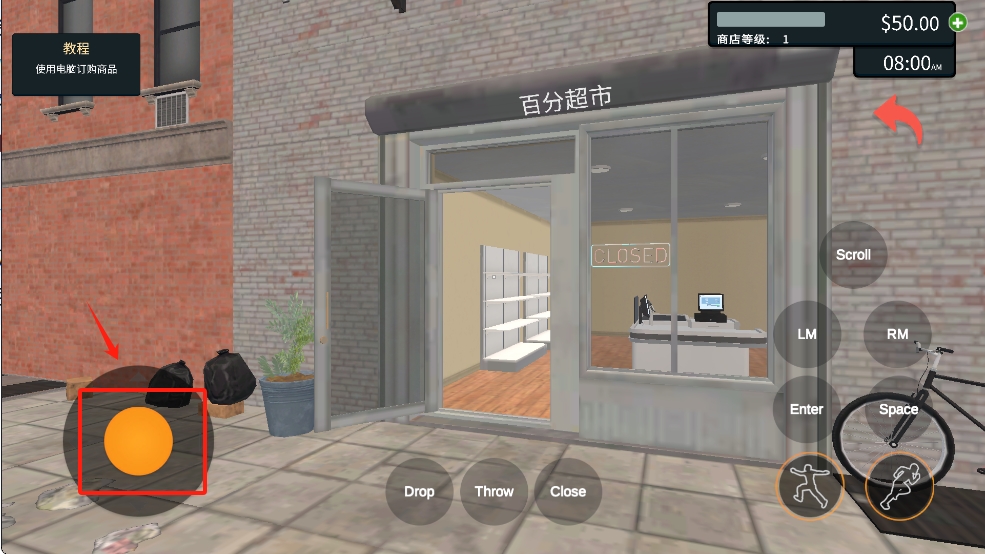
Task: Activate the RM mouse button
Action: click(897, 334)
